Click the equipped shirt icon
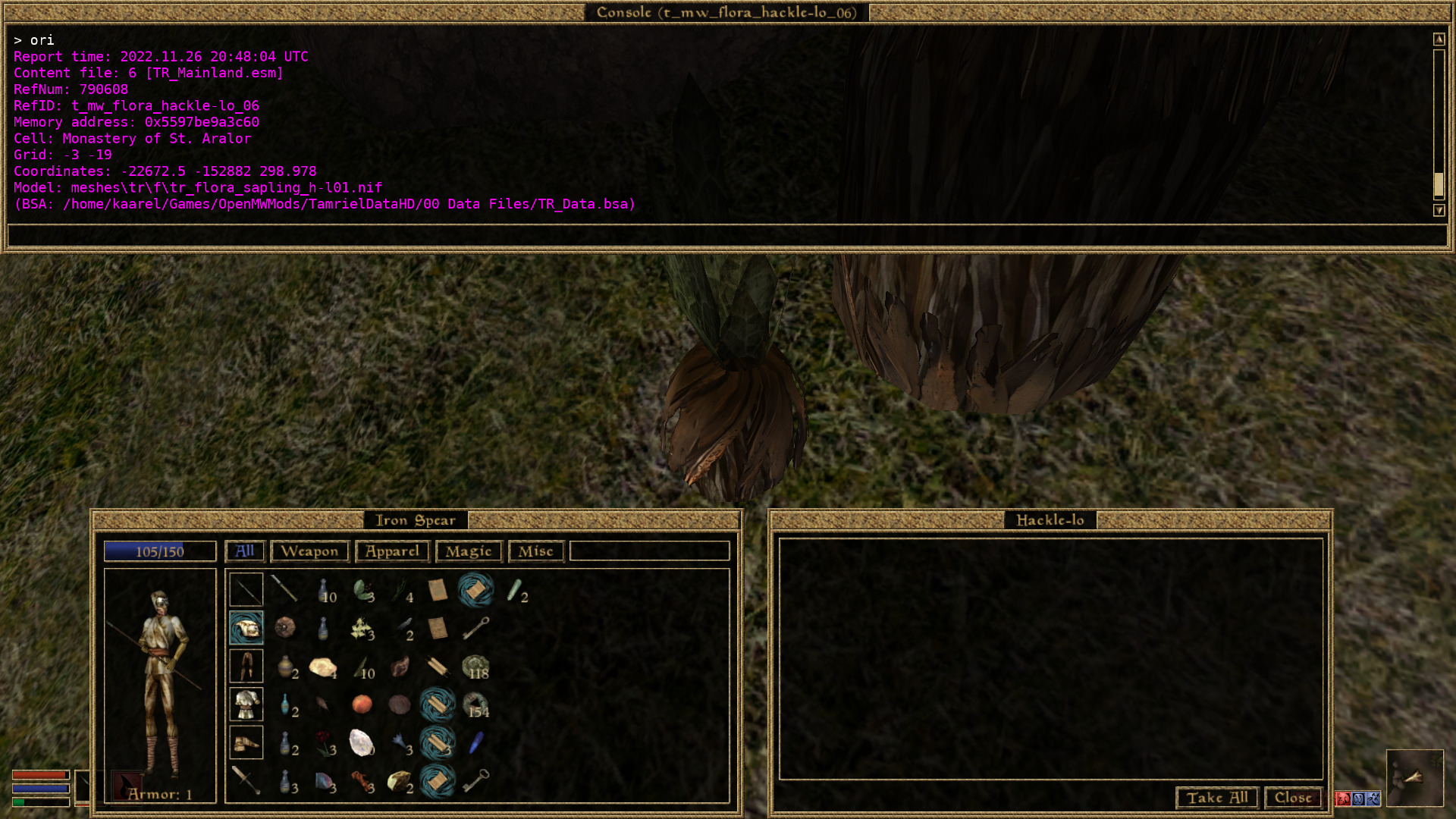 pyautogui.click(x=246, y=704)
